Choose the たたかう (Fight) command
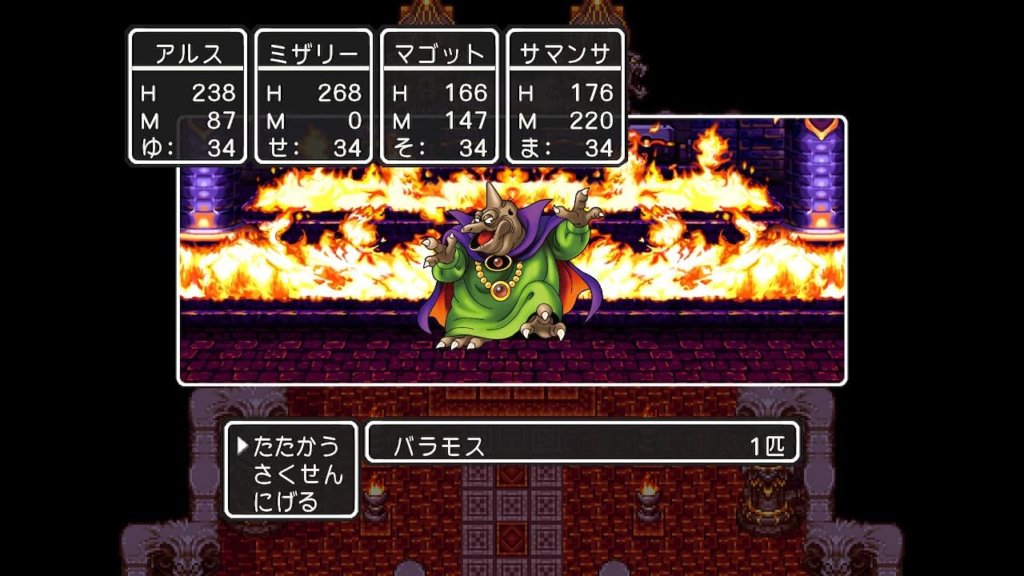This screenshot has width=1024, height=576. (296, 446)
